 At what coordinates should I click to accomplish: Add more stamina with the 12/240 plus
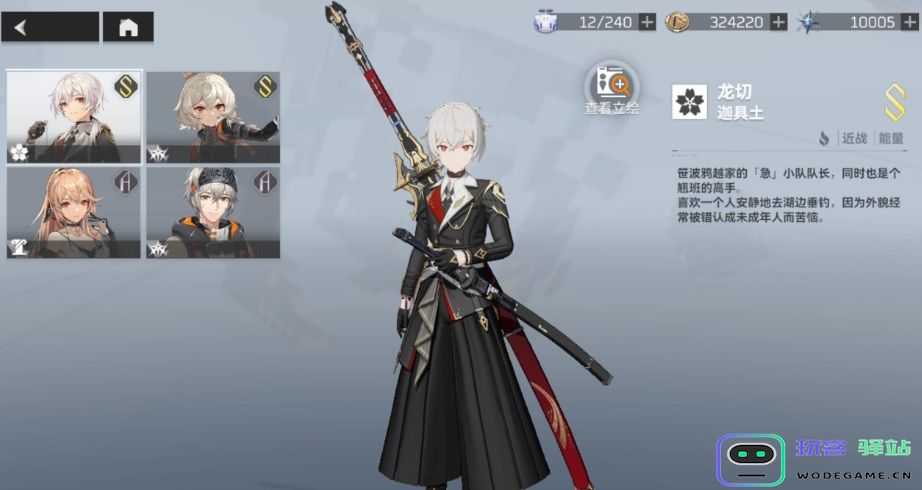click(647, 22)
